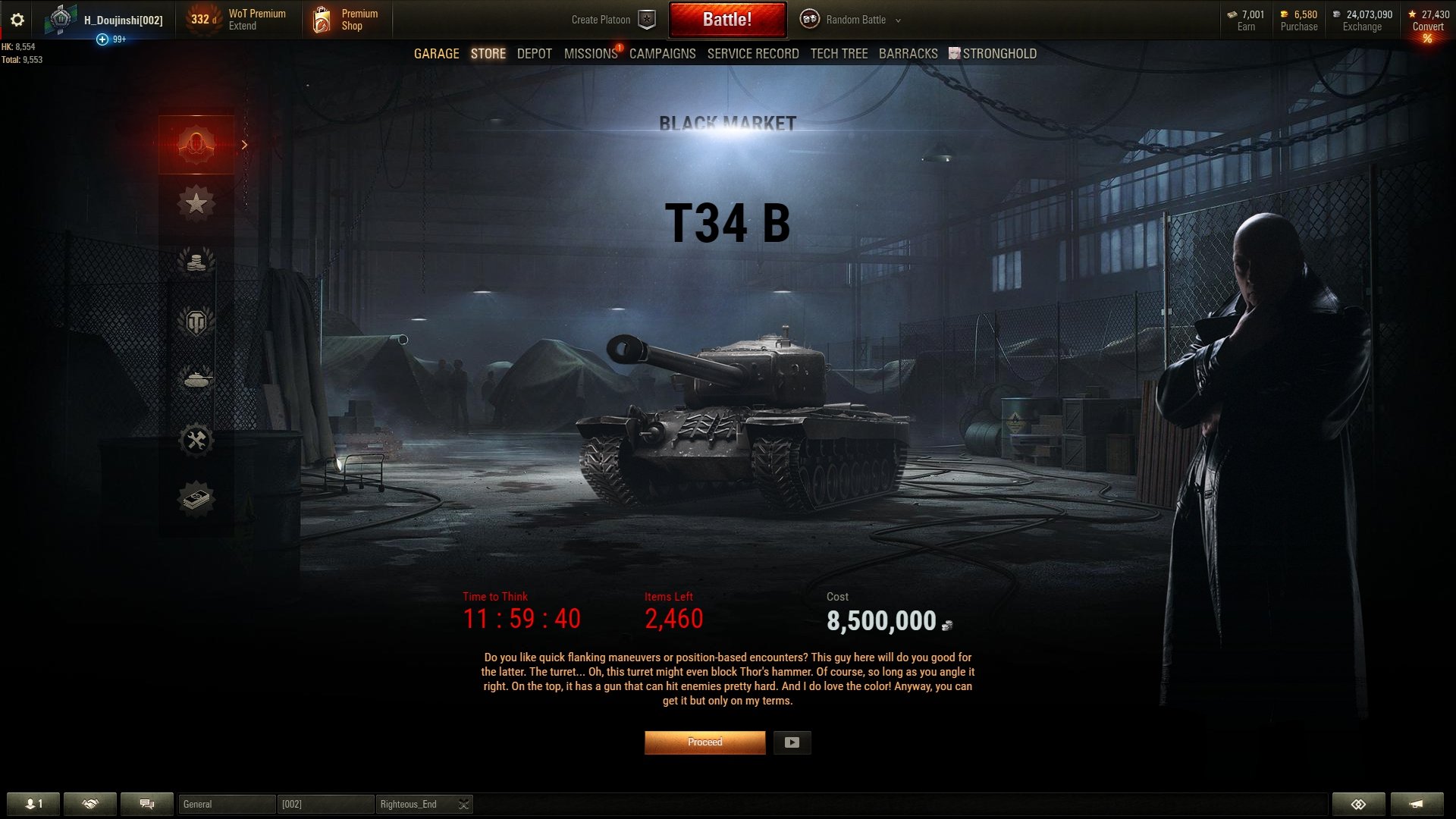1456x819 pixels.
Task: Close the Righteous_End chat tab
Action: tap(463, 804)
